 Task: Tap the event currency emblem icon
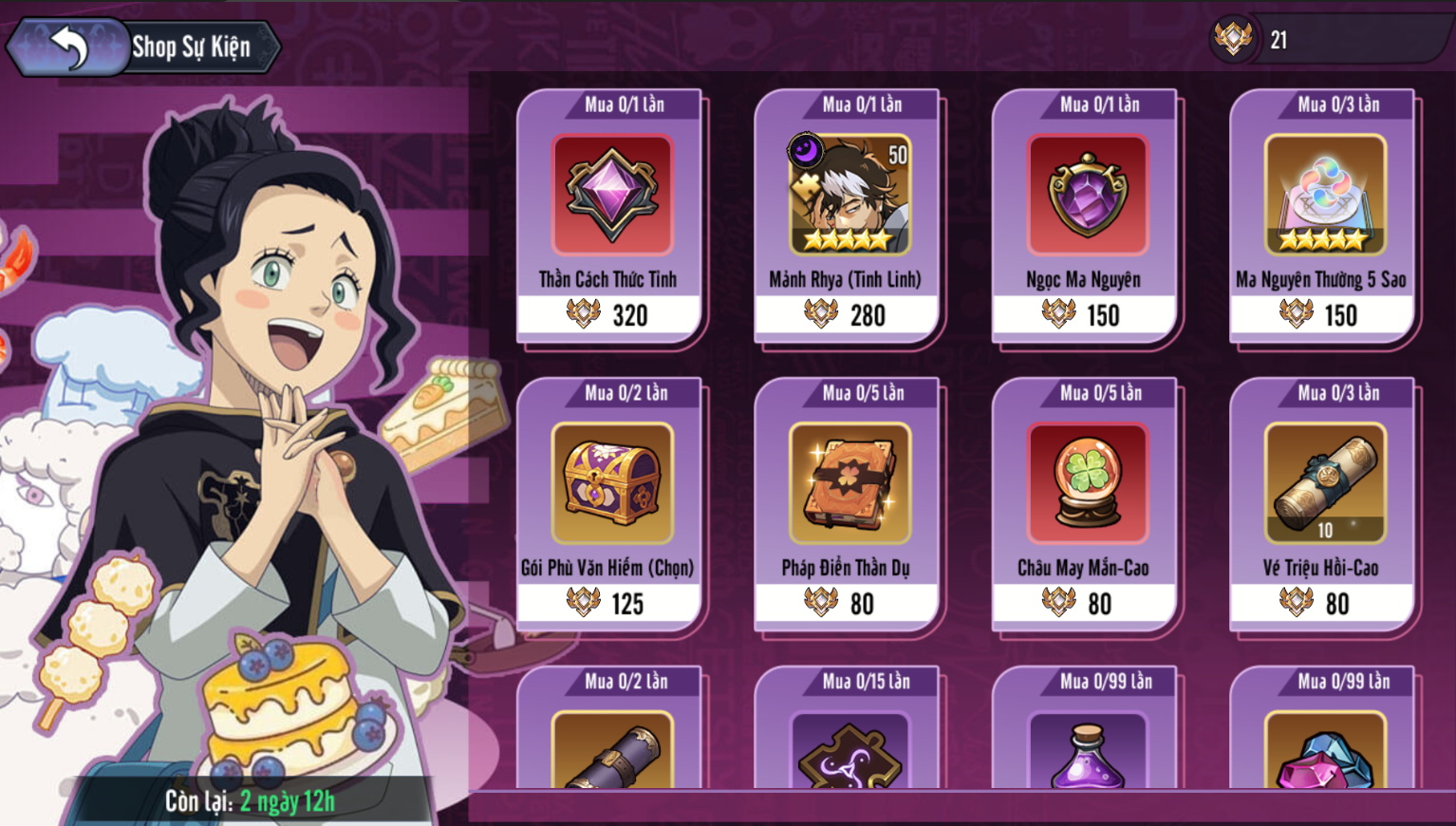tap(1233, 39)
